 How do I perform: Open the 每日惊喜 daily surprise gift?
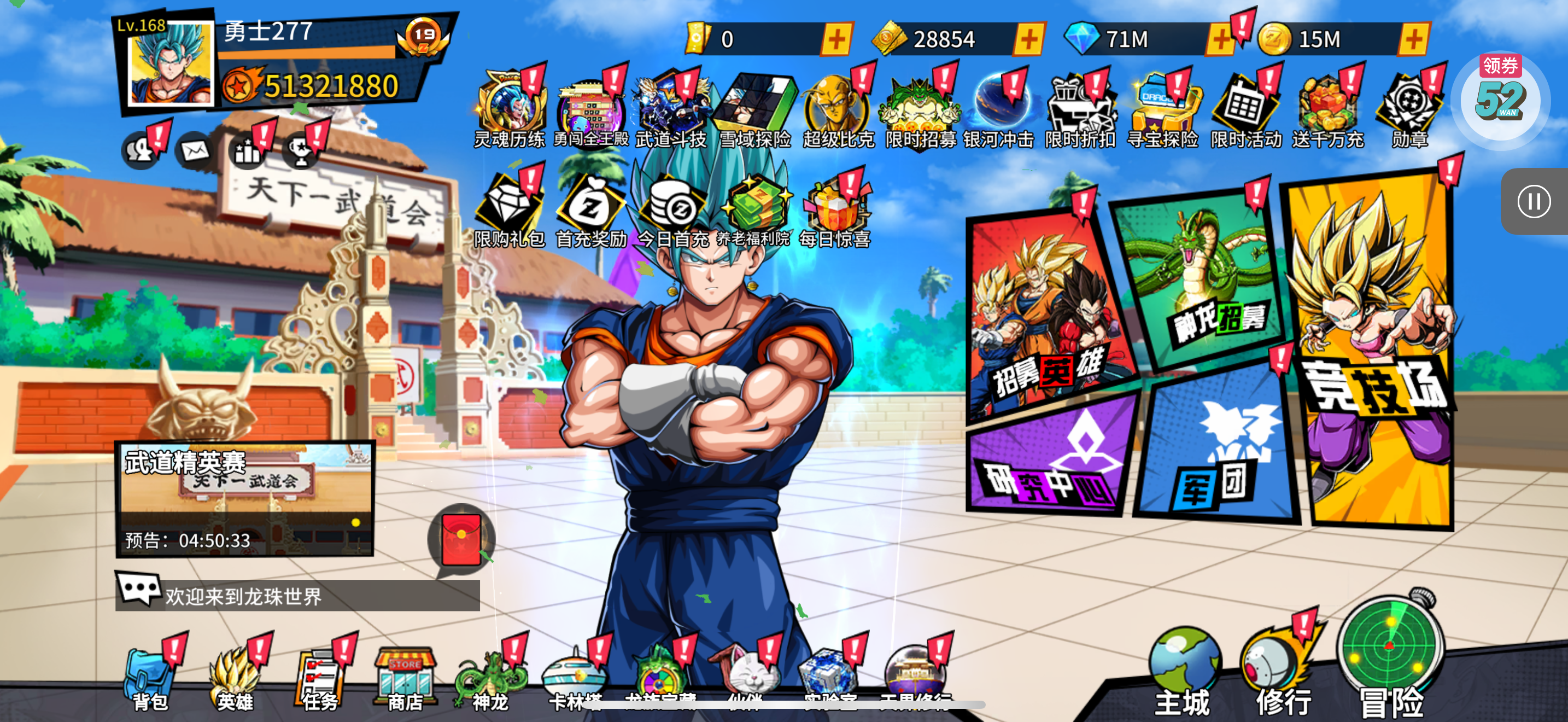(x=834, y=213)
